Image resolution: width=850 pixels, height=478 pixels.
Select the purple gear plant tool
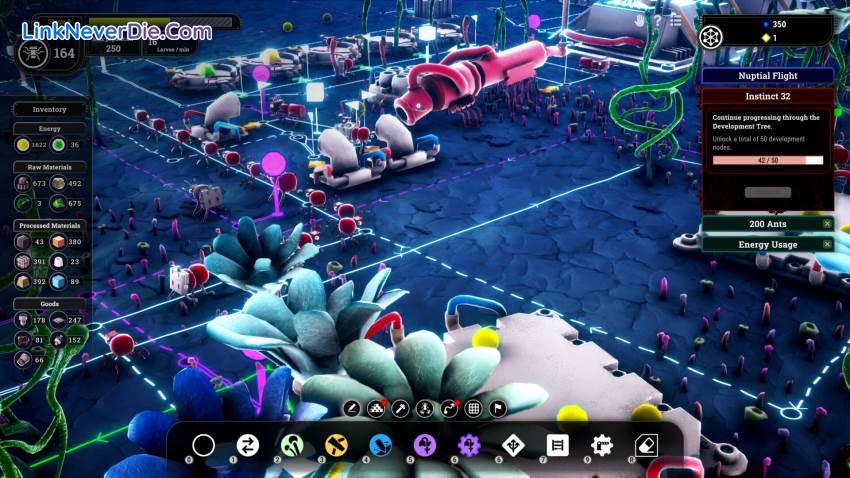[469, 446]
